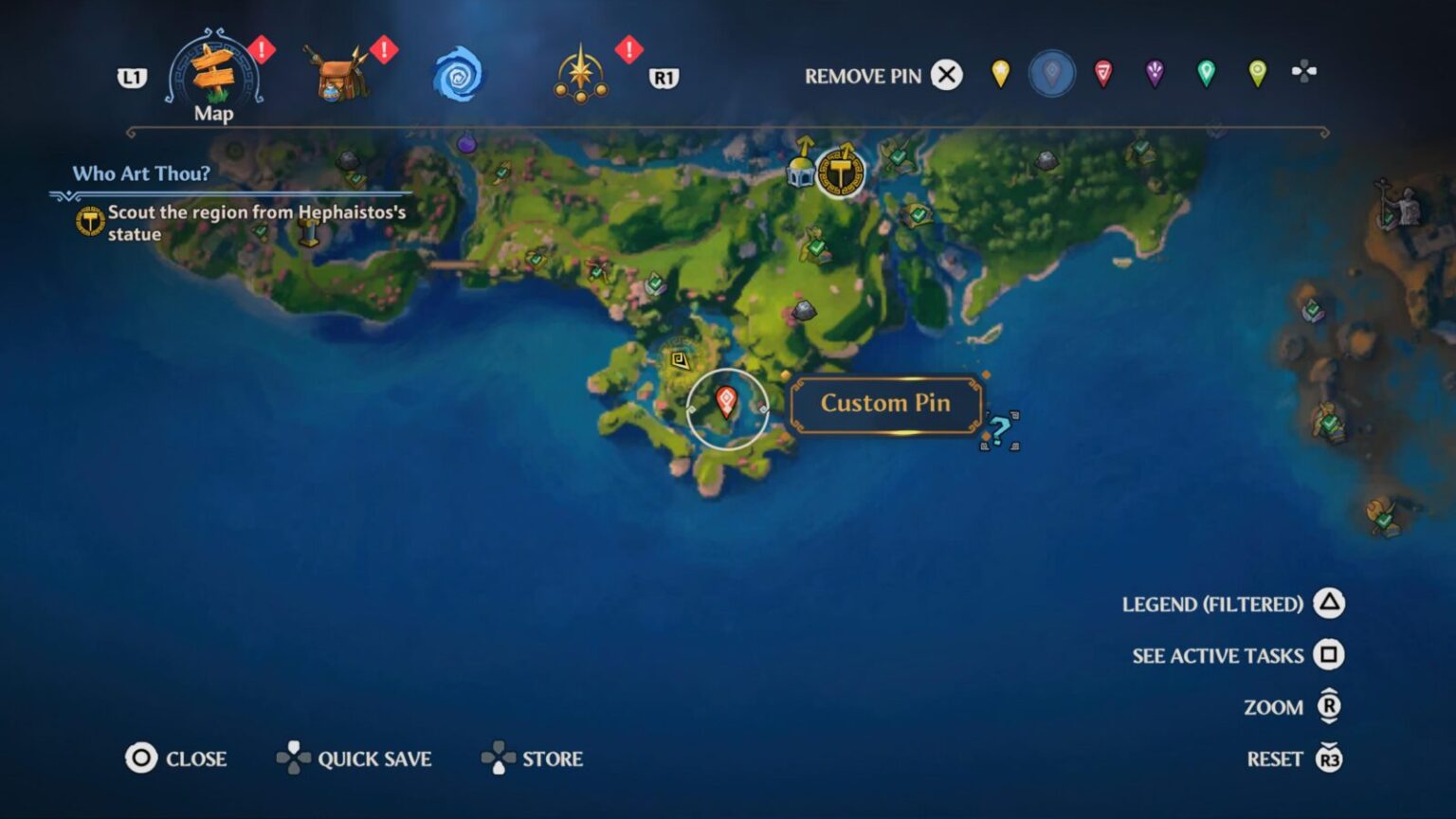Select the blue question mark mystery icon

(x=998, y=428)
